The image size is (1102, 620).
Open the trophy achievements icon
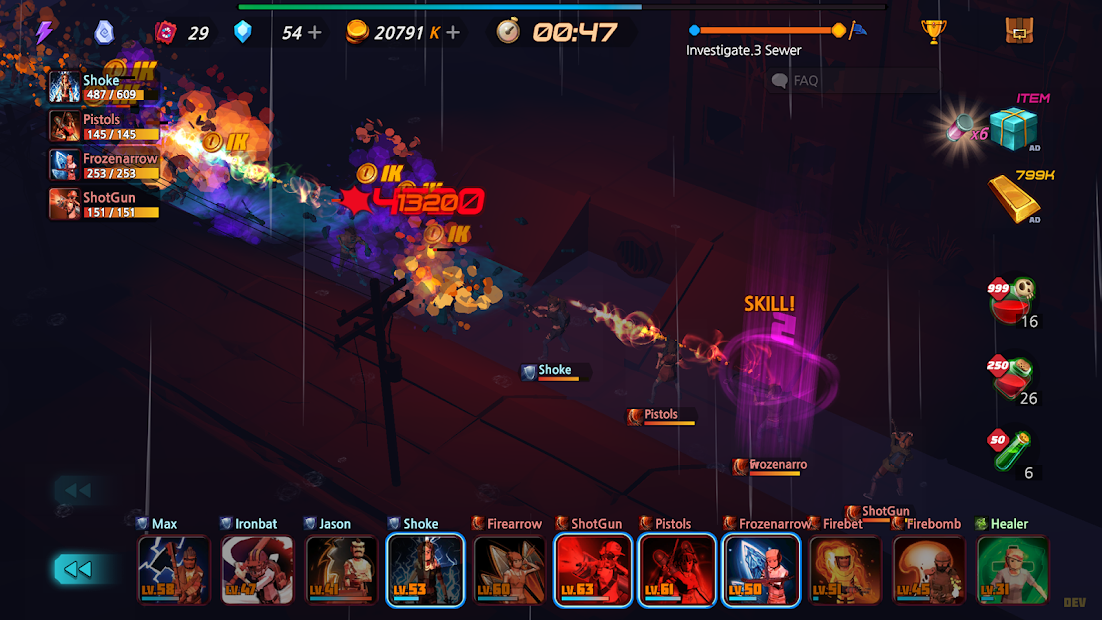(x=934, y=32)
